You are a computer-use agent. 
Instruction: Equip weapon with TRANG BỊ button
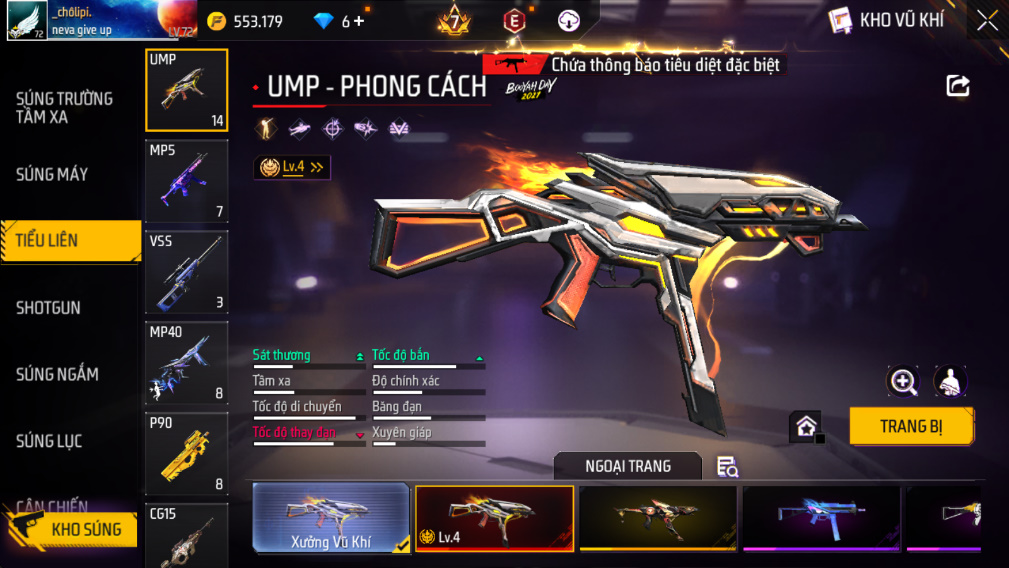click(911, 426)
